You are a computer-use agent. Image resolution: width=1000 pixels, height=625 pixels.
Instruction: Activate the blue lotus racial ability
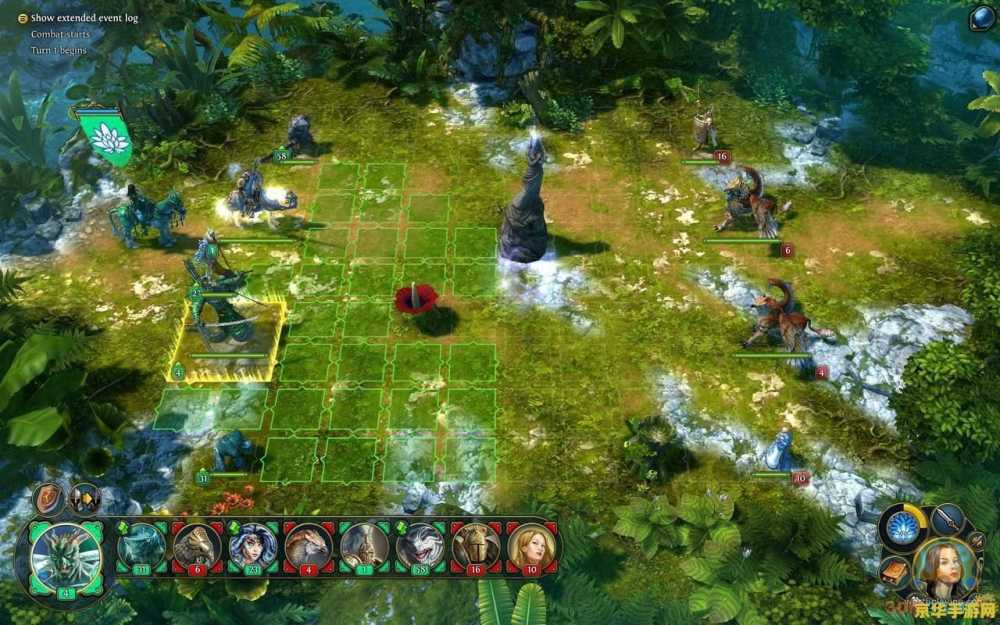coord(905,528)
